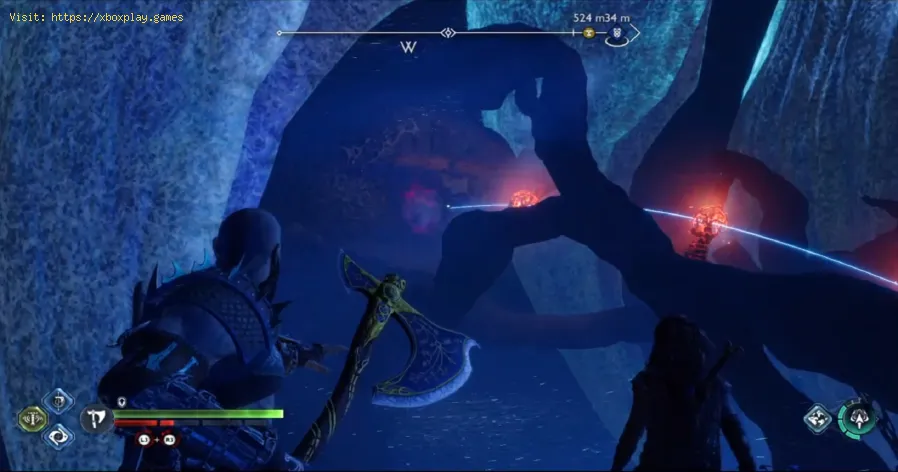Click the center diamond on the compass
Screen dimensions: 898x472
tap(449, 33)
